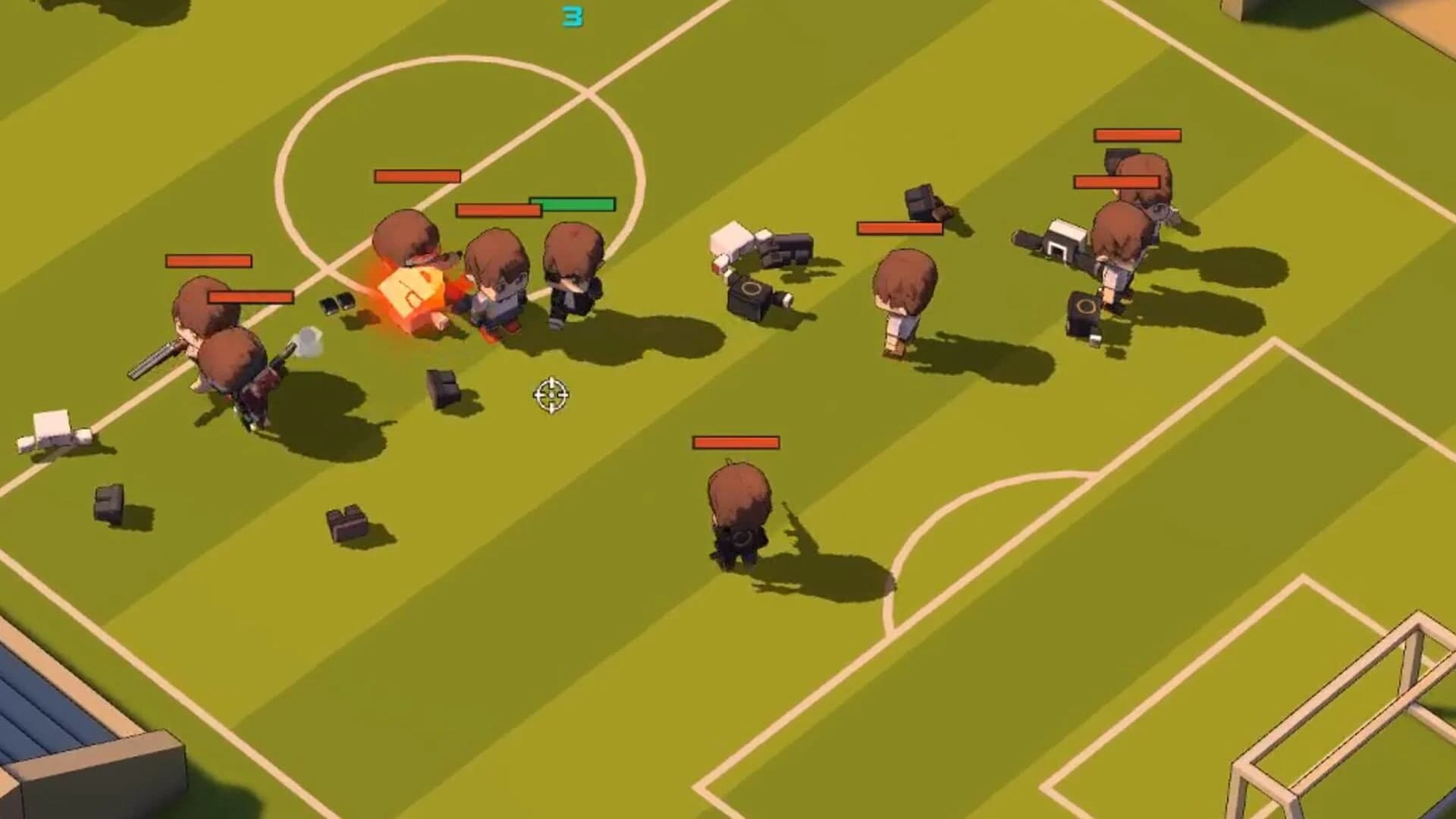
Task: Click the green health bar above the fighters
Action: tap(573, 203)
